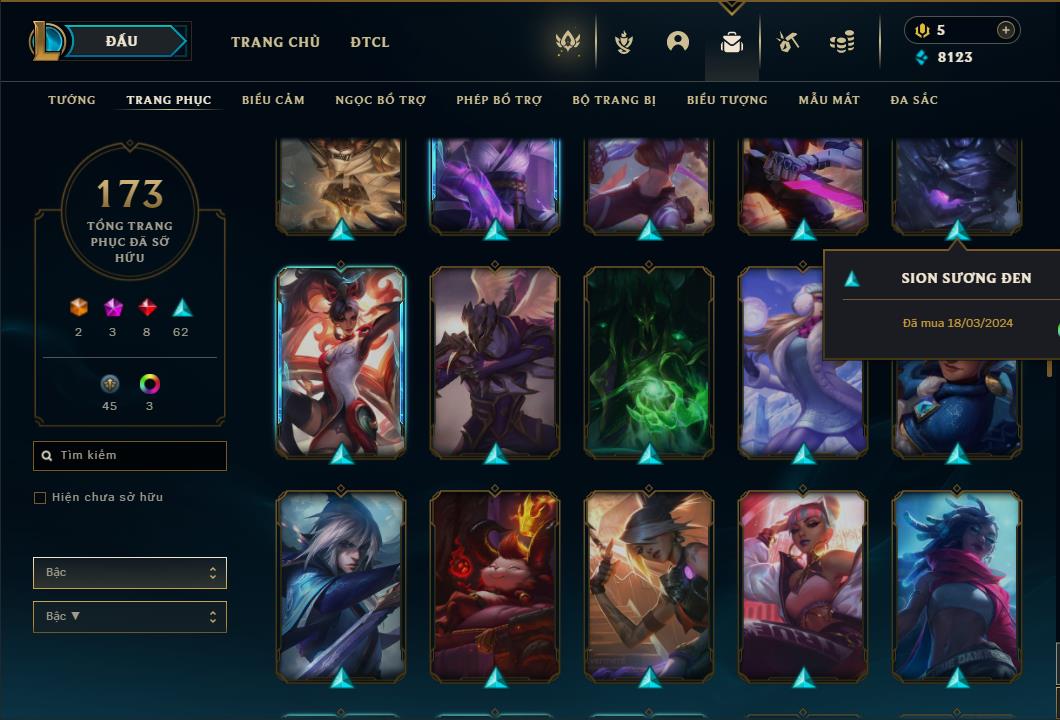This screenshot has width=1060, height=720.
Task: Show the BỘ TRANG BỊ tab
Action: tap(614, 100)
